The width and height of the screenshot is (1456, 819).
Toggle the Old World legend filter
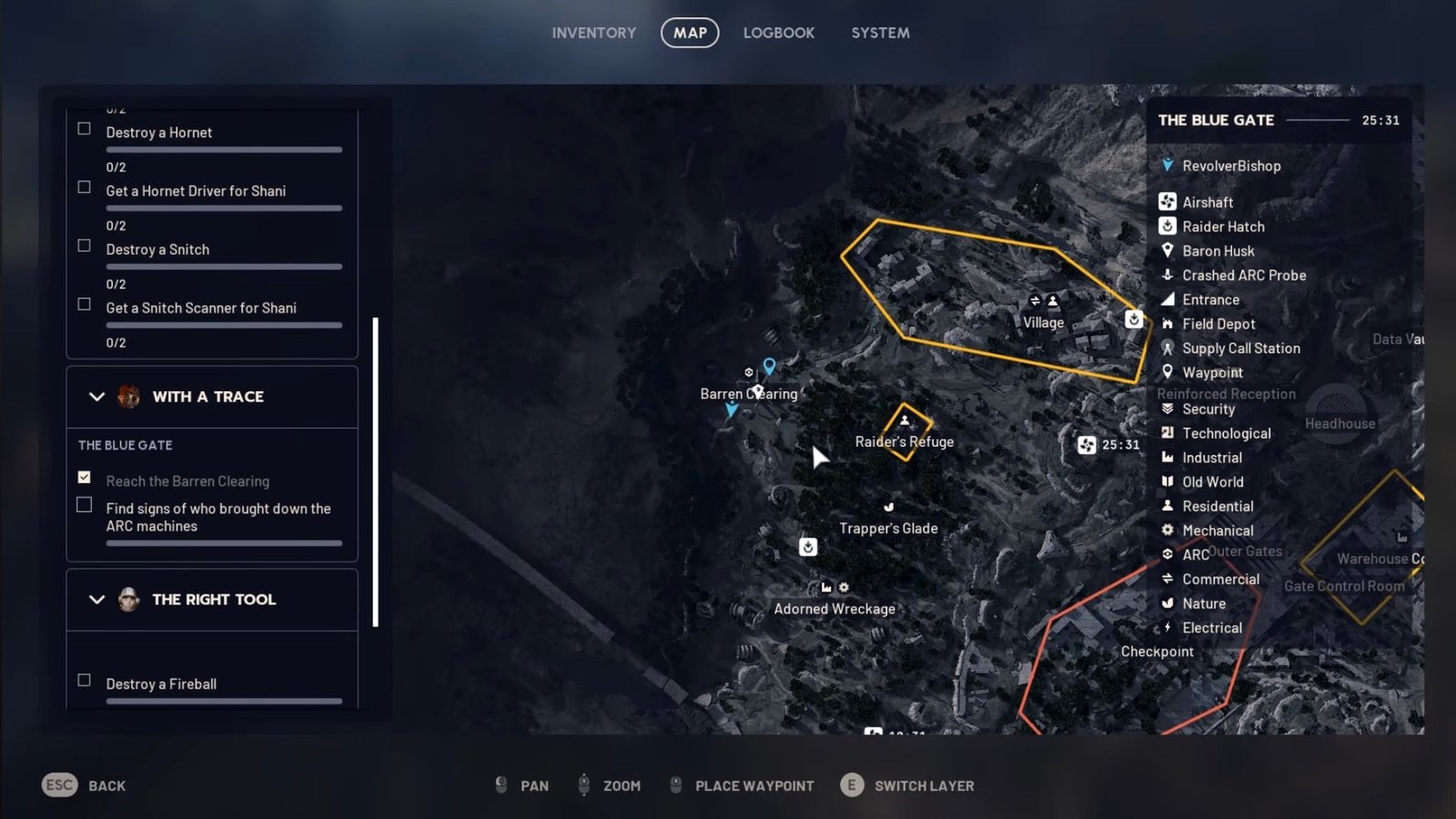[x=1212, y=482]
